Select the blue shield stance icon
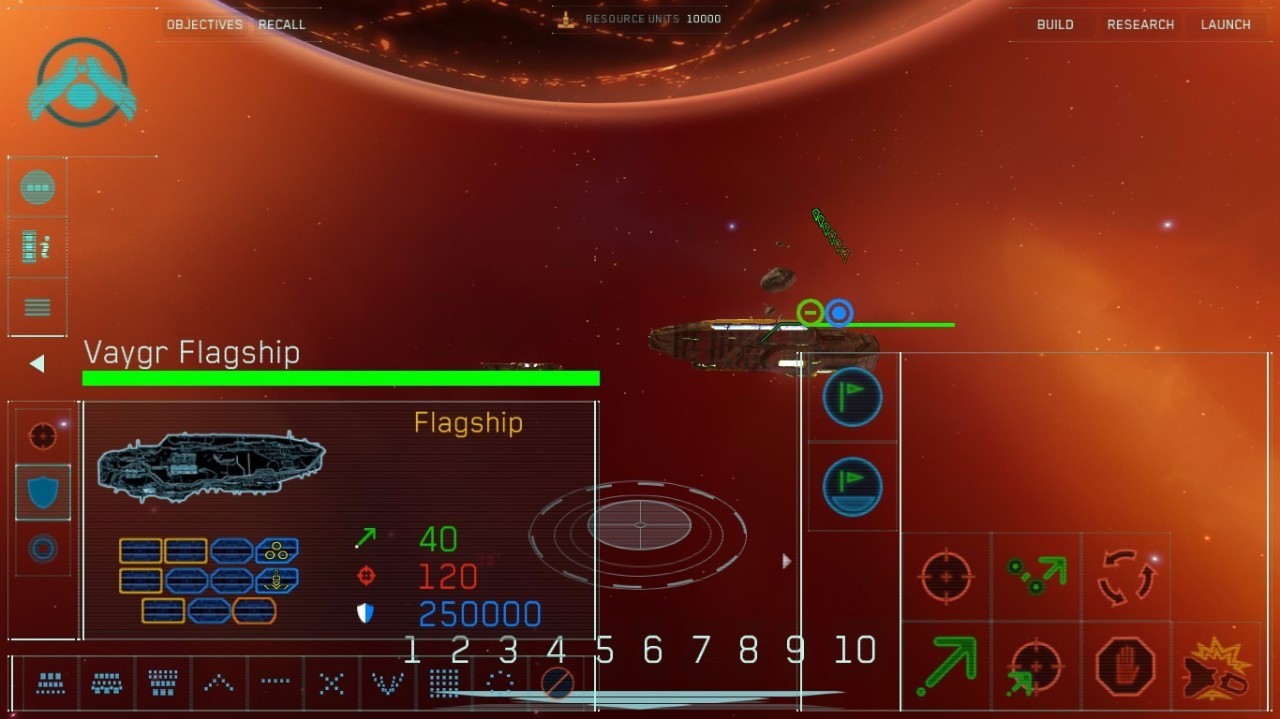1280x719 pixels. pos(43,492)
